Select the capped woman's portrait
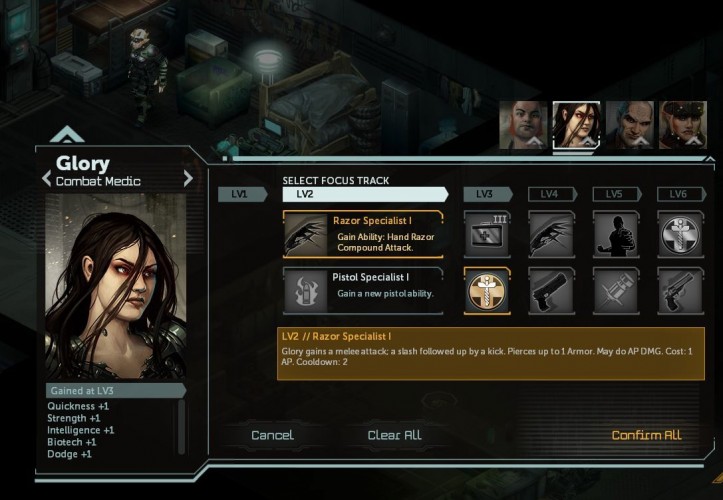This screenshot has width=723, height=500. click(x=683, y=125)
